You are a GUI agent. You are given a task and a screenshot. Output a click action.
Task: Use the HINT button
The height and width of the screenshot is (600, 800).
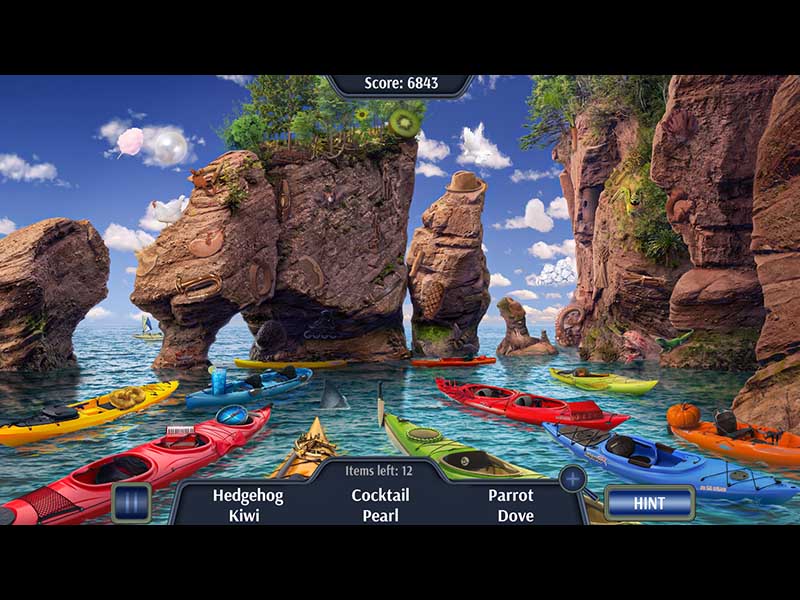click(x=649, y=503)
